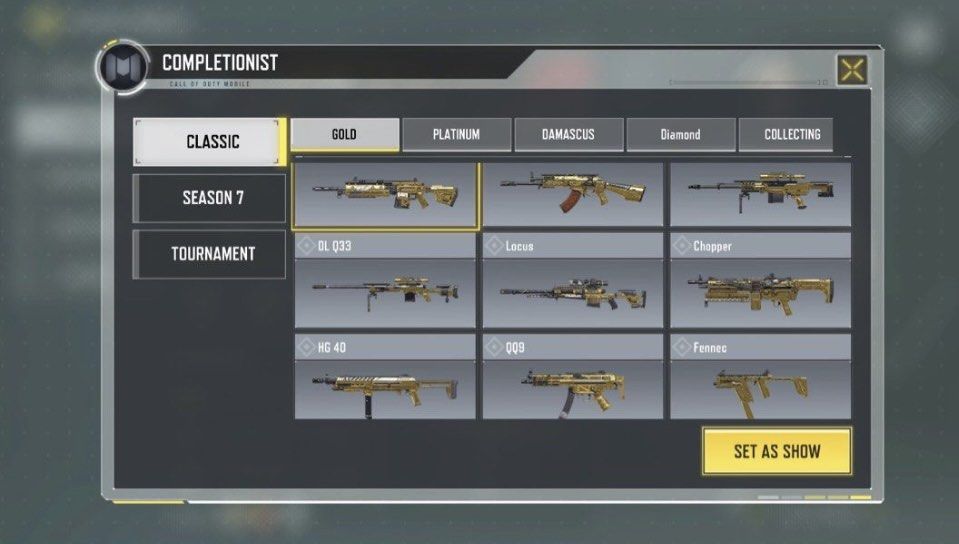Click the yellow-outlined gold weapon tile

(x=386, y=194)
